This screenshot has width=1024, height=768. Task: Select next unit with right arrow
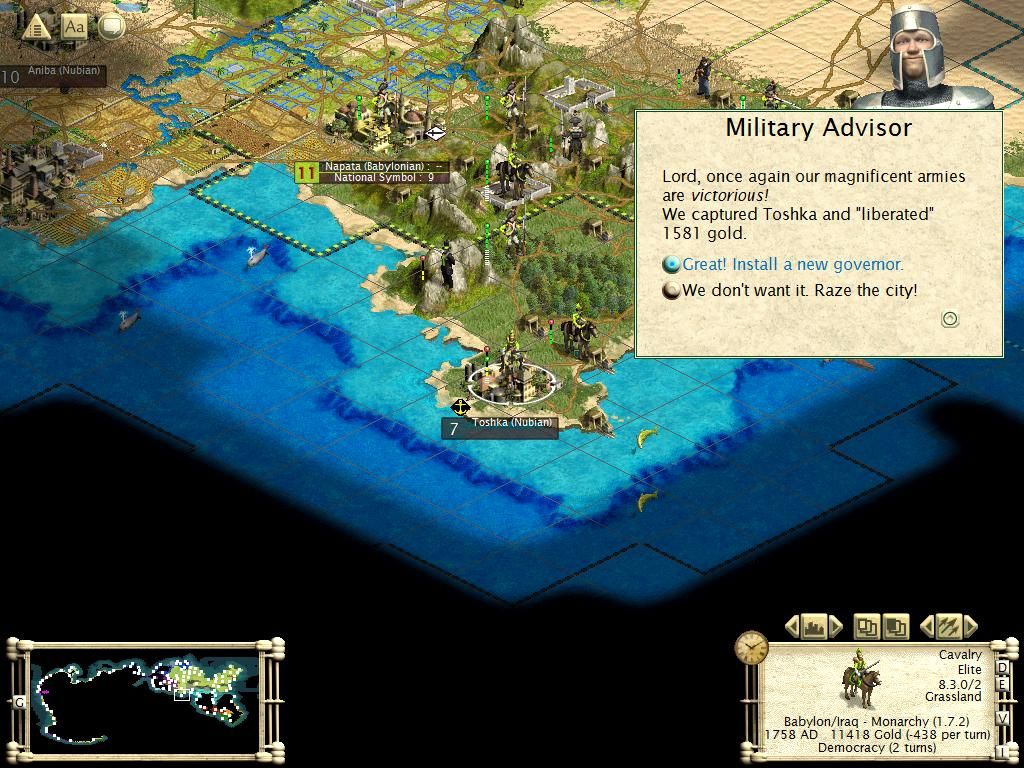click(969, 627)
